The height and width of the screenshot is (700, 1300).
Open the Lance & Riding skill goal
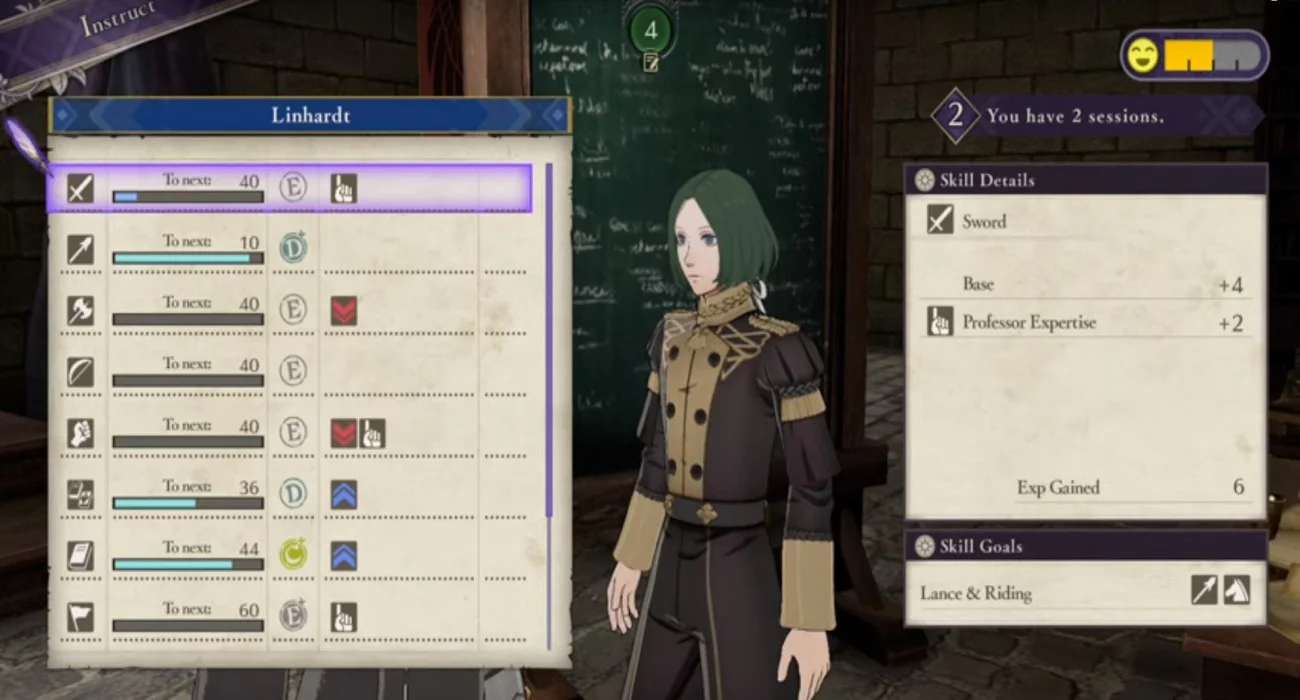point(1085,593)
